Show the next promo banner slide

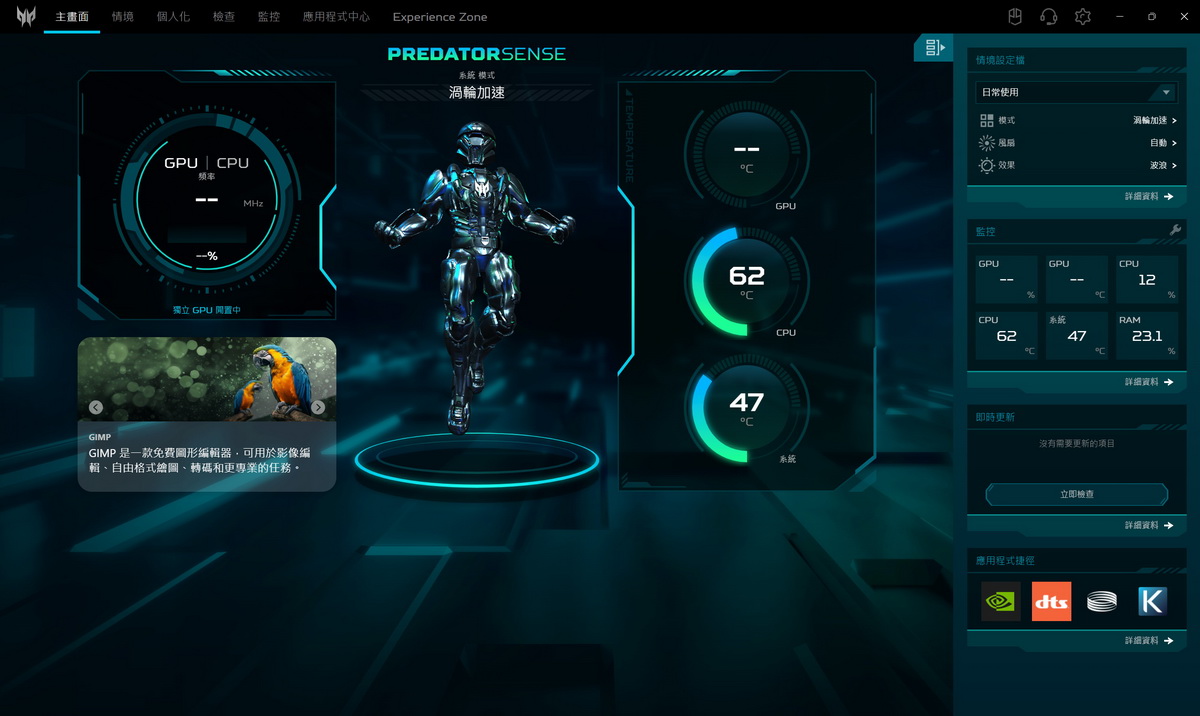point(318,407)
